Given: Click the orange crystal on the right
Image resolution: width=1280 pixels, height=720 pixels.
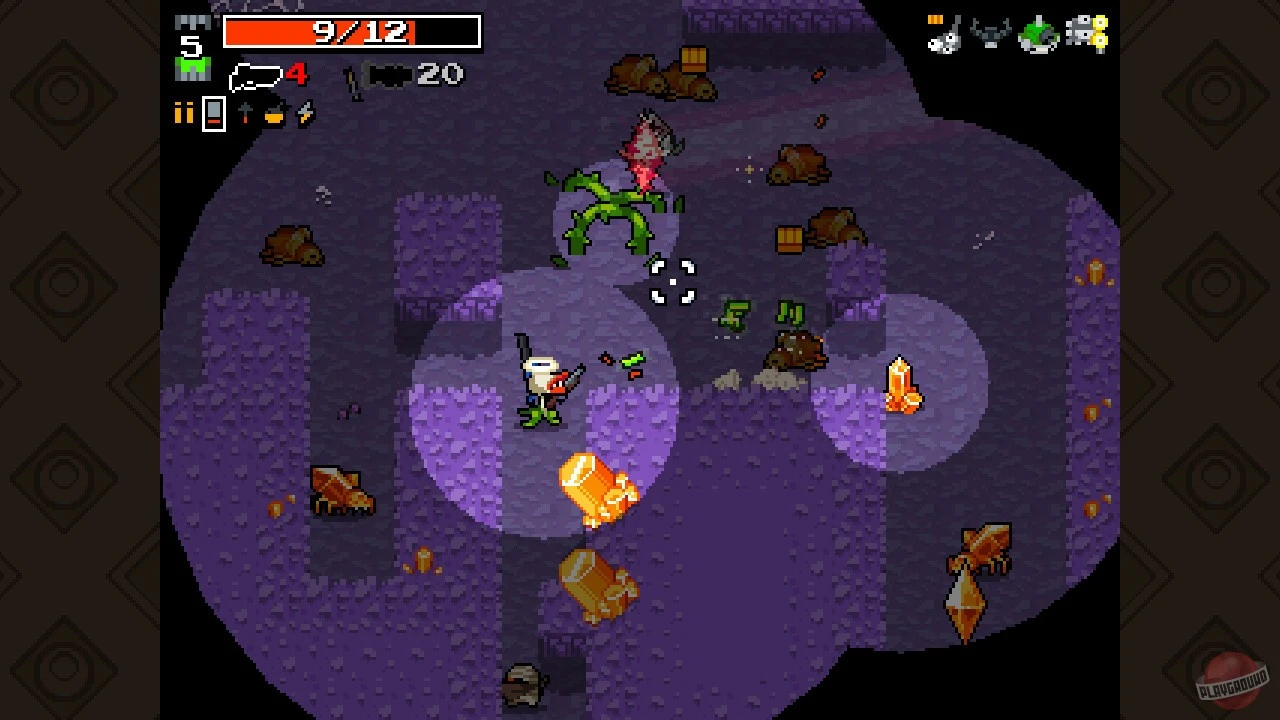Looking at the screenshot, I should point(905,385).
